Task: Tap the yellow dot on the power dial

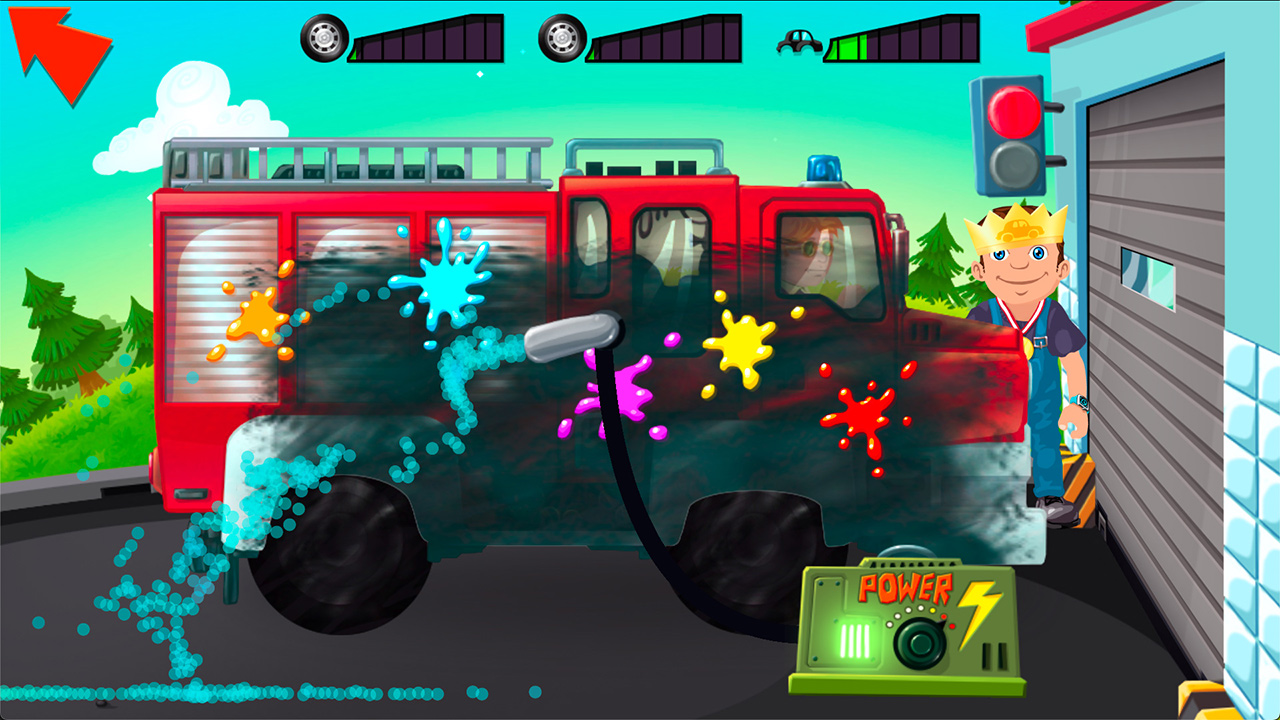Action: (x=932, y=610)
